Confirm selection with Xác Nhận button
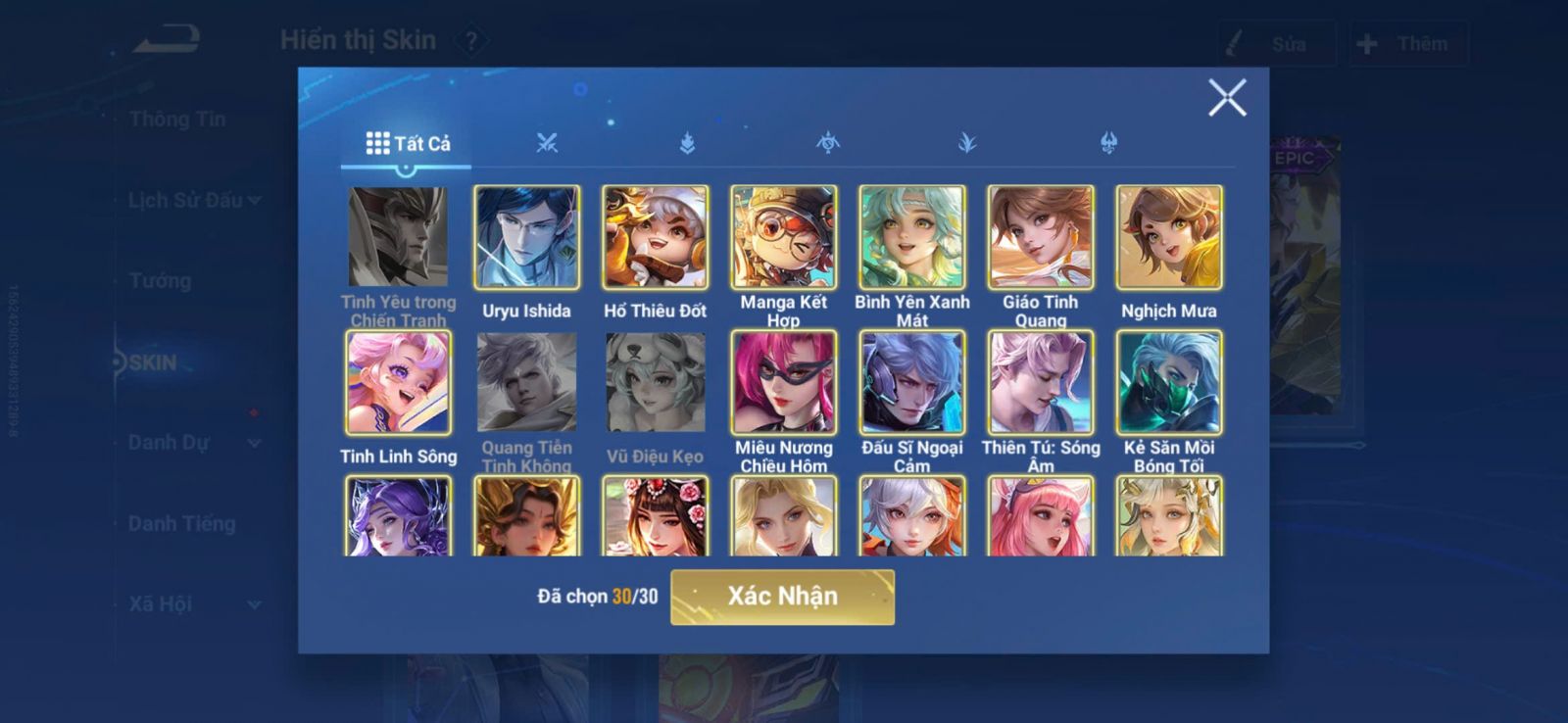Image resolution: width=1568 pixels, height=723 pixels. (x=782, y=597)
